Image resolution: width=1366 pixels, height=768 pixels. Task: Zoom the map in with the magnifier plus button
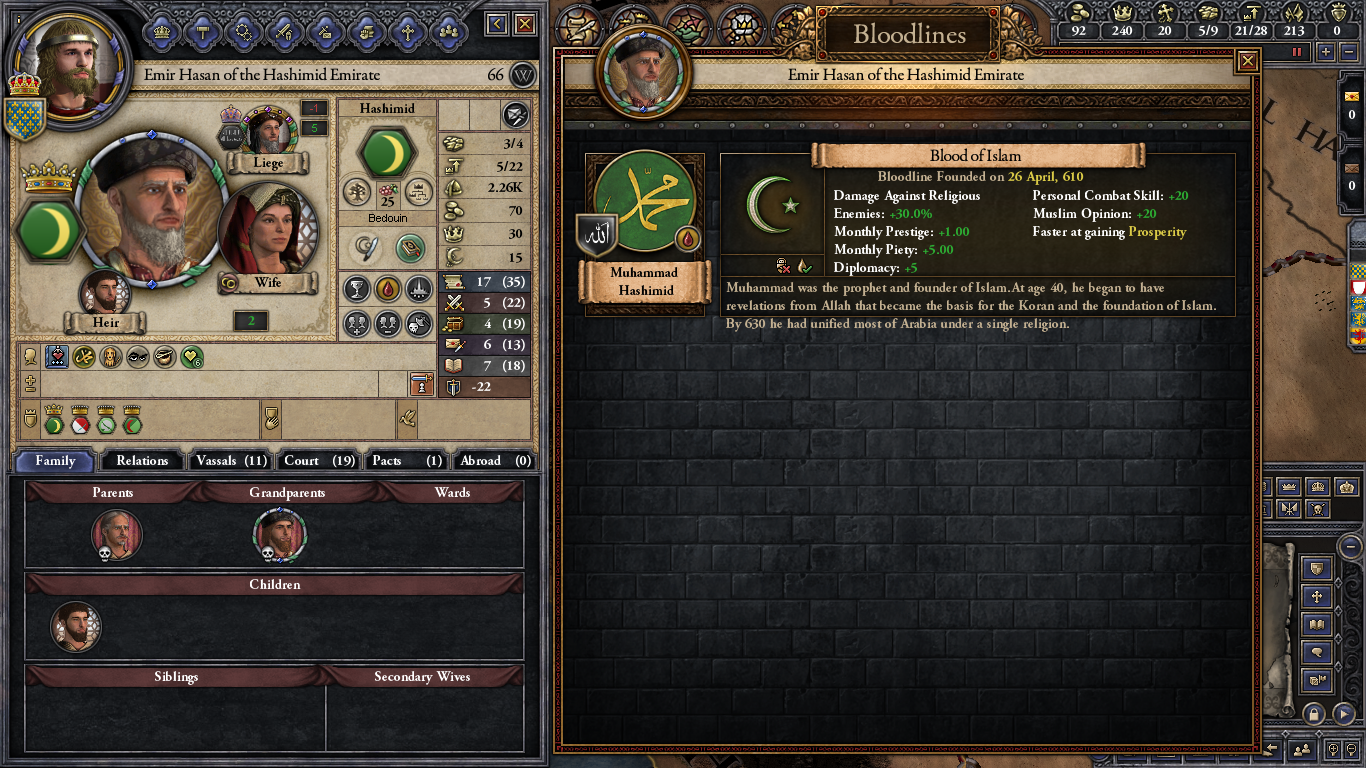coord(1333,748)
